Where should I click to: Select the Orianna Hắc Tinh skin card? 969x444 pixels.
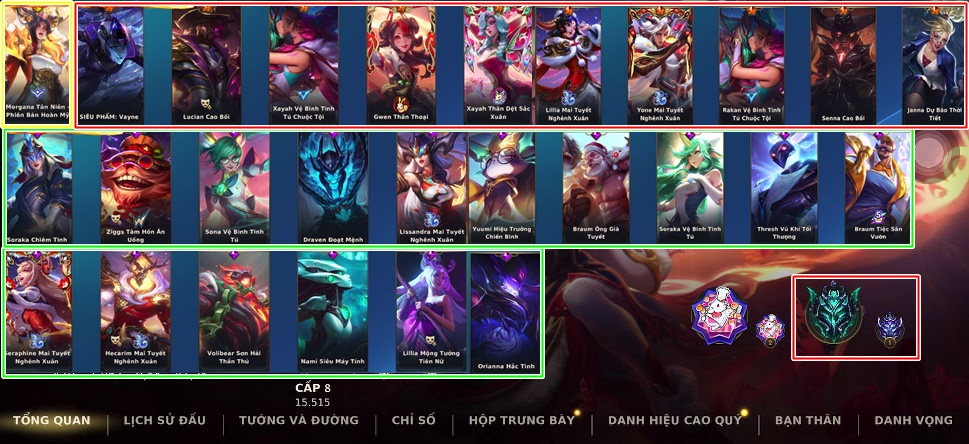[505, 308]
